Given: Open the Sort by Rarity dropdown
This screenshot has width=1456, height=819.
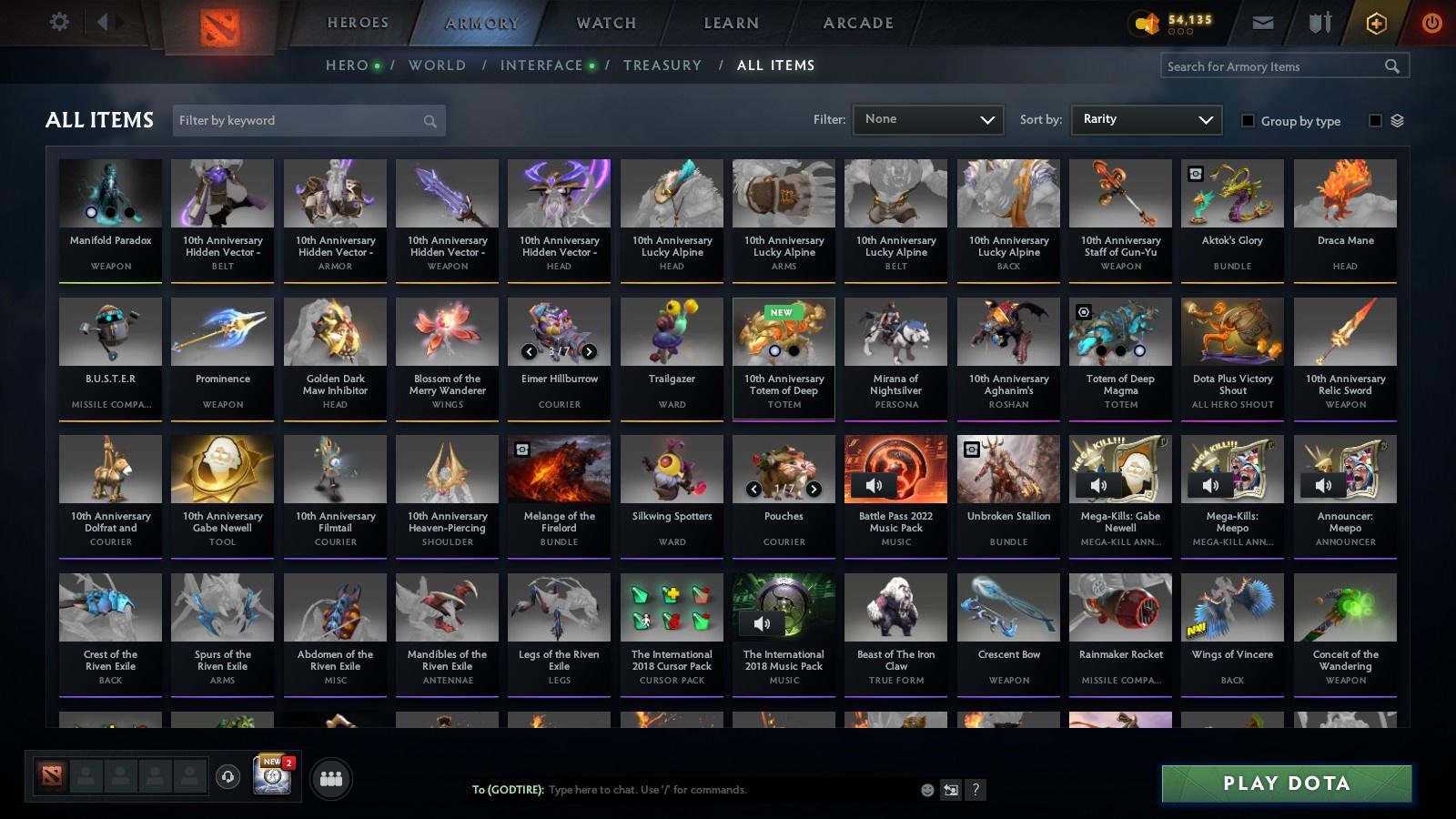Looking at the screenshot, I should click(1146, 119).
